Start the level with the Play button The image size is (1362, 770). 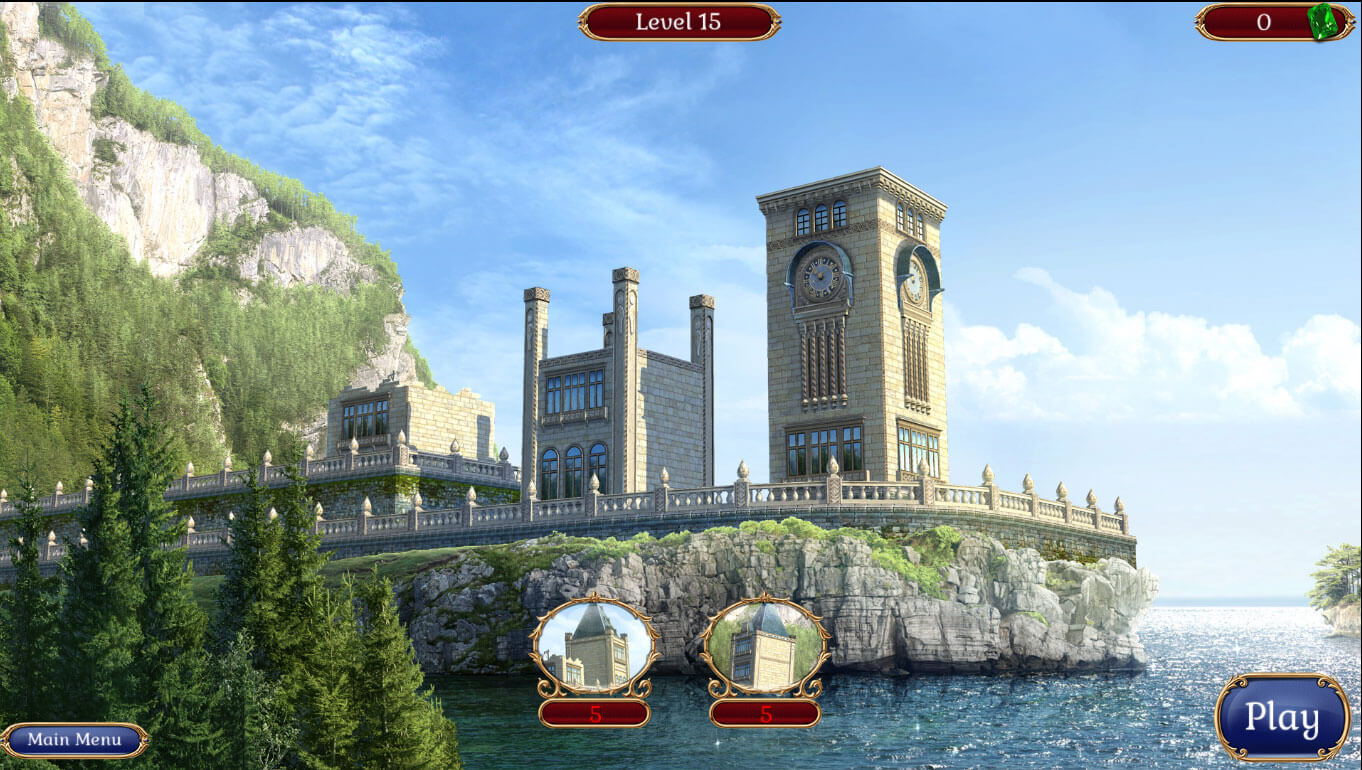point(1282,718)
